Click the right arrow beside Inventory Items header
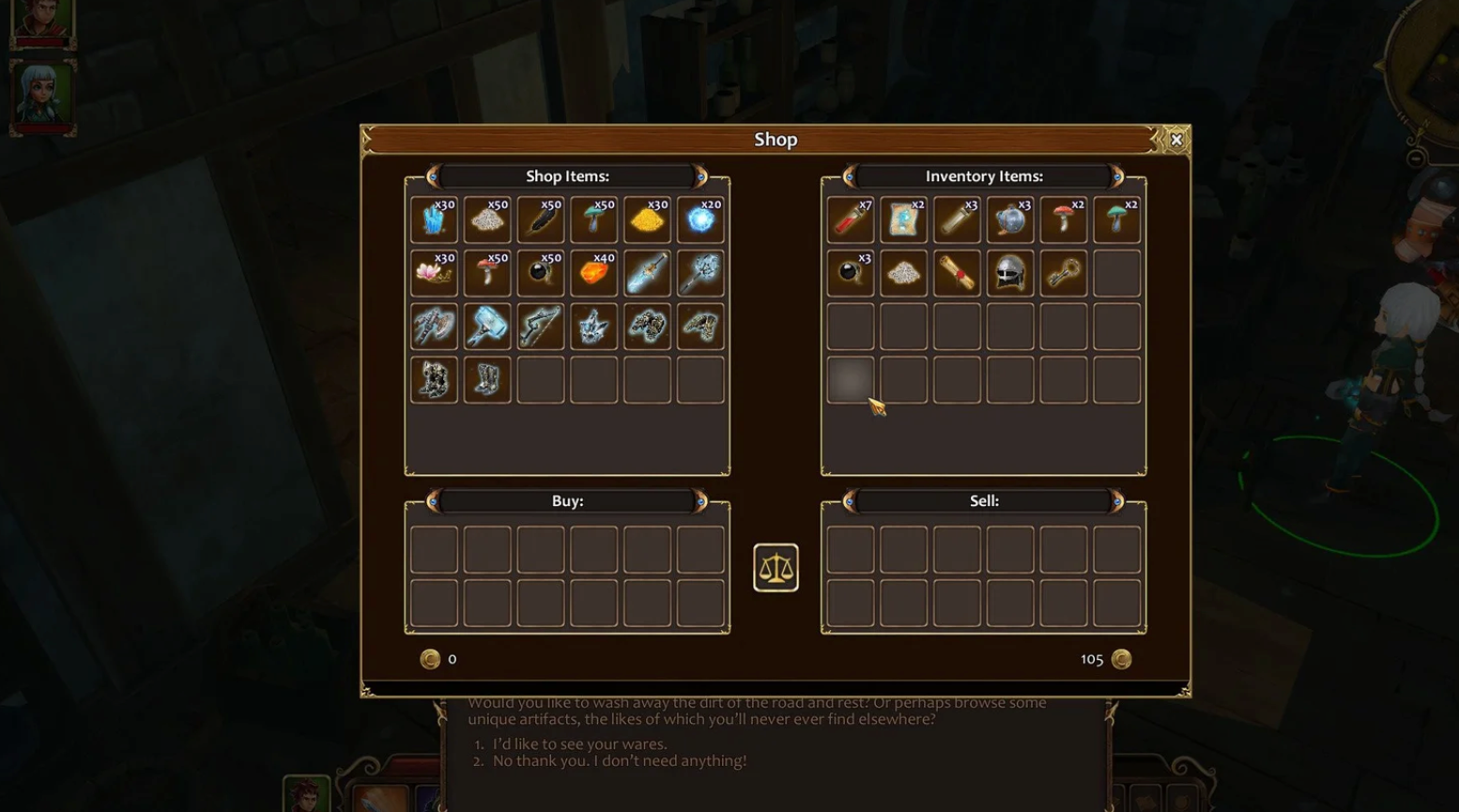The height and width of the screenshot is (812, 1459). coord(1116,176)
